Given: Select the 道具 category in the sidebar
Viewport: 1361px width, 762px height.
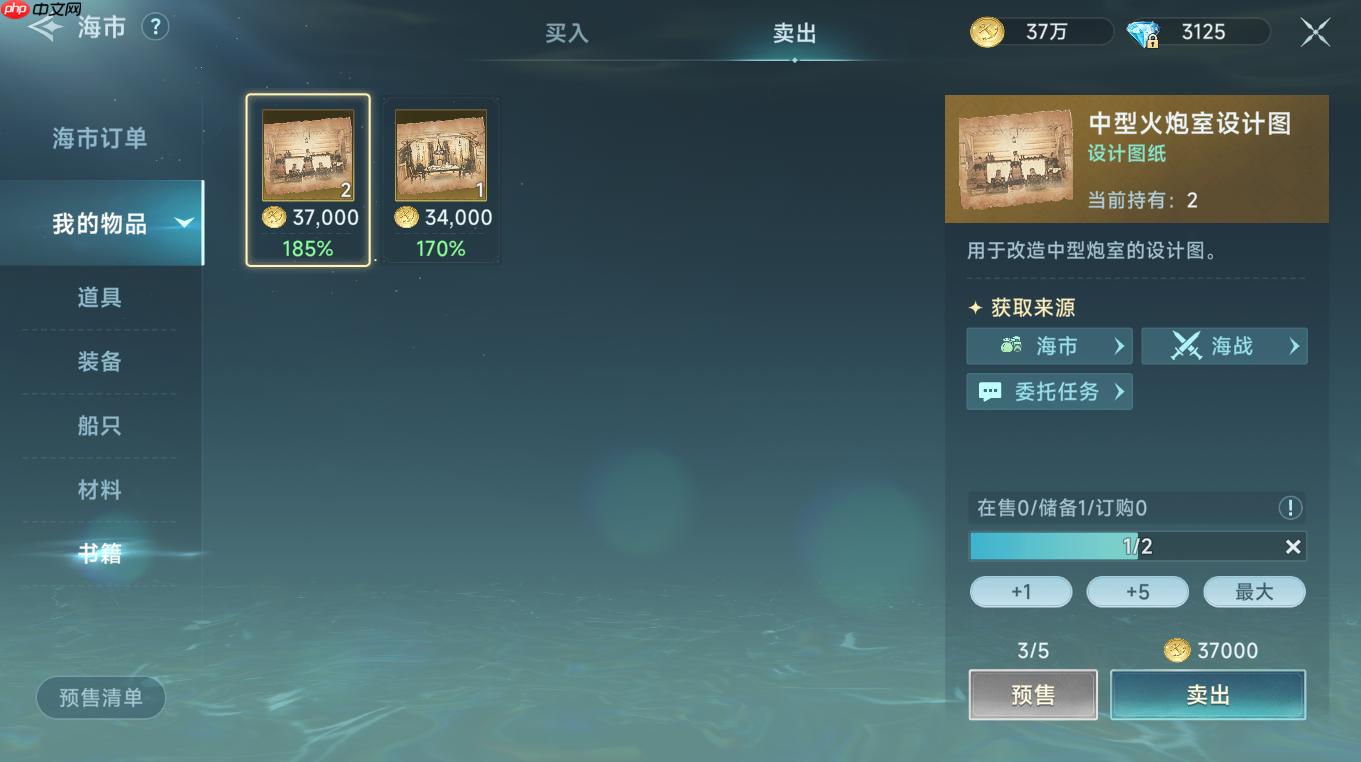Looking at the screenshot, I should [99, 298].
